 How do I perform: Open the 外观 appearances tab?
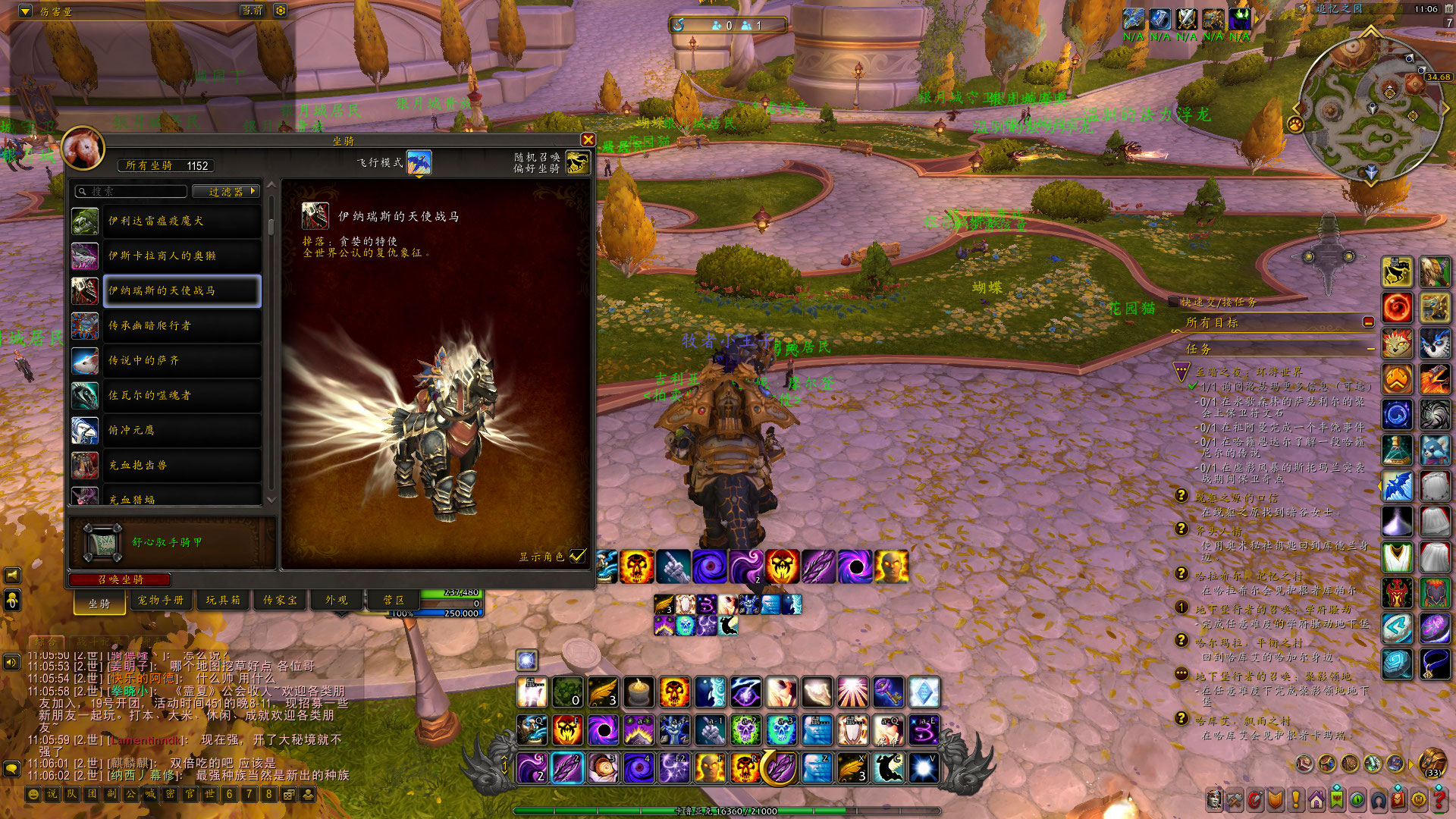(x=337, y=600)
